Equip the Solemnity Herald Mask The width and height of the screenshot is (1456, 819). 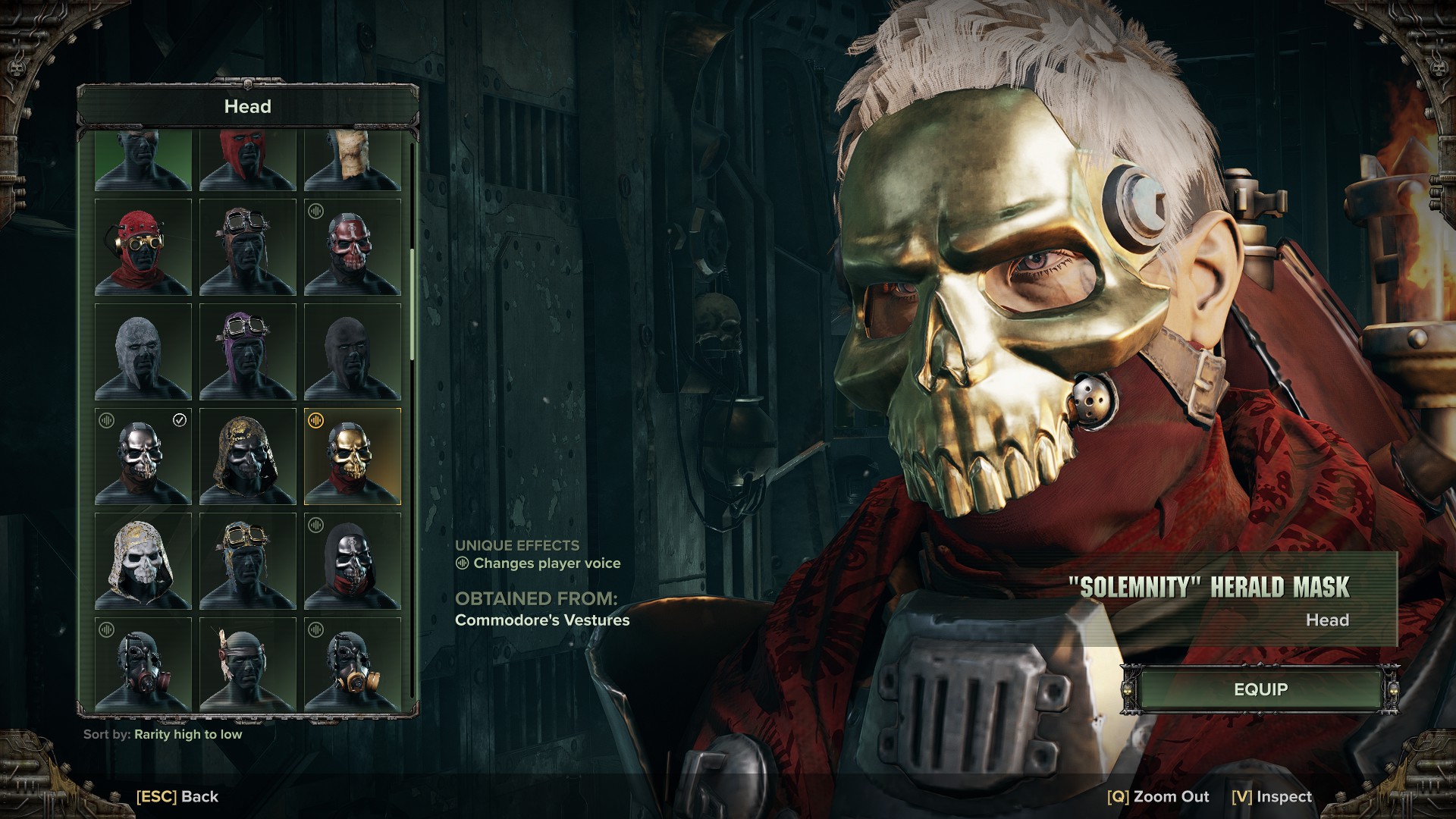(x=1260, y=689)
